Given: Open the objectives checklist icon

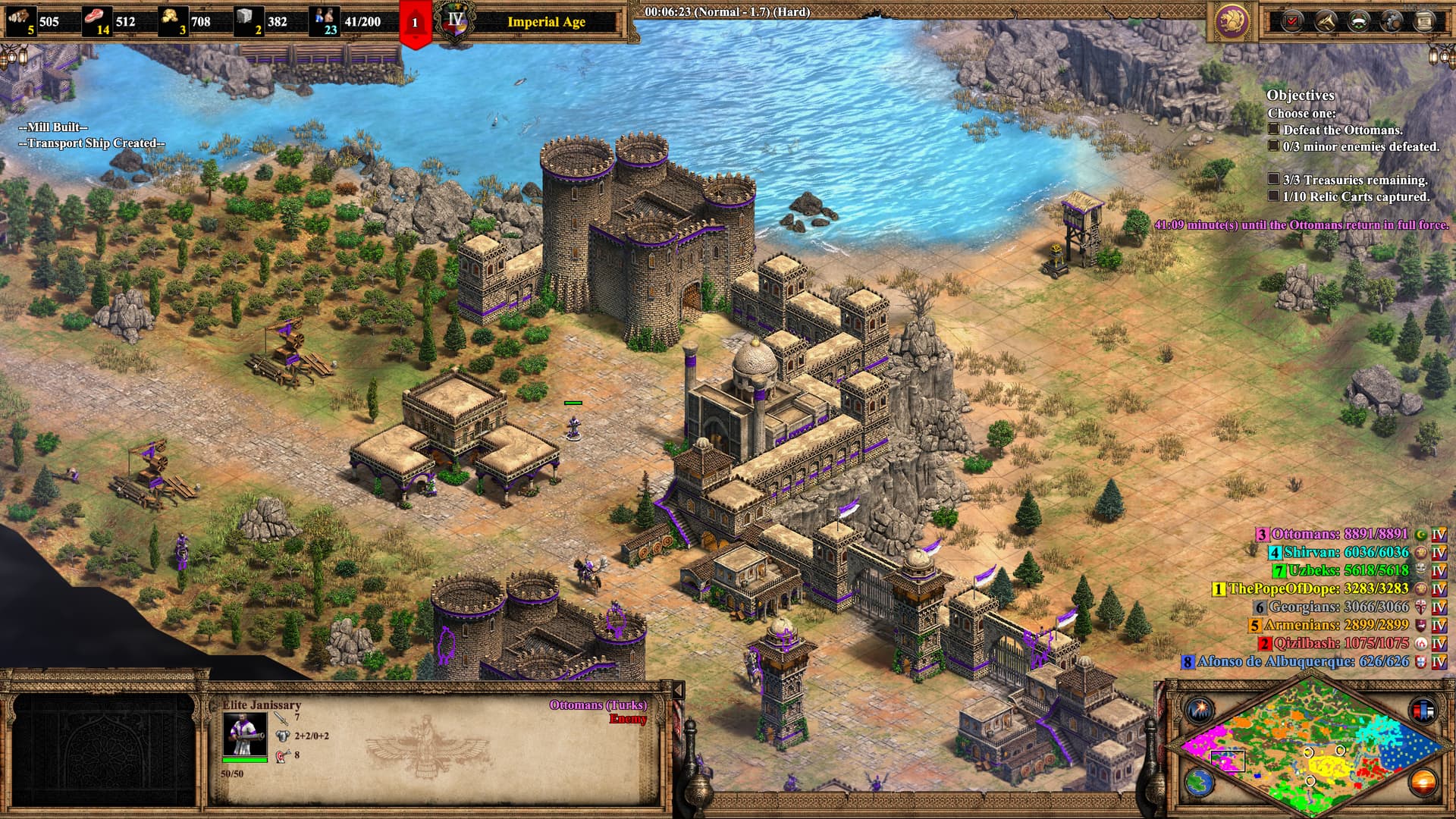Looking at the screenshot, I should (1292, 21).
